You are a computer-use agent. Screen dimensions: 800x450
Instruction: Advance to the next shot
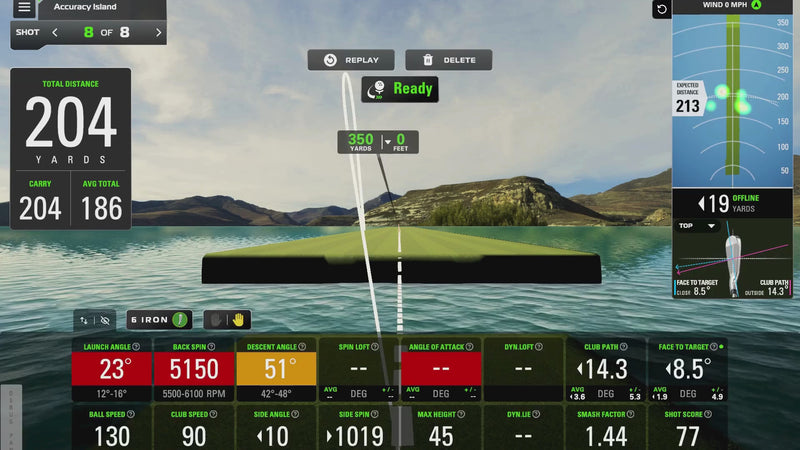(x=158, y=32)
